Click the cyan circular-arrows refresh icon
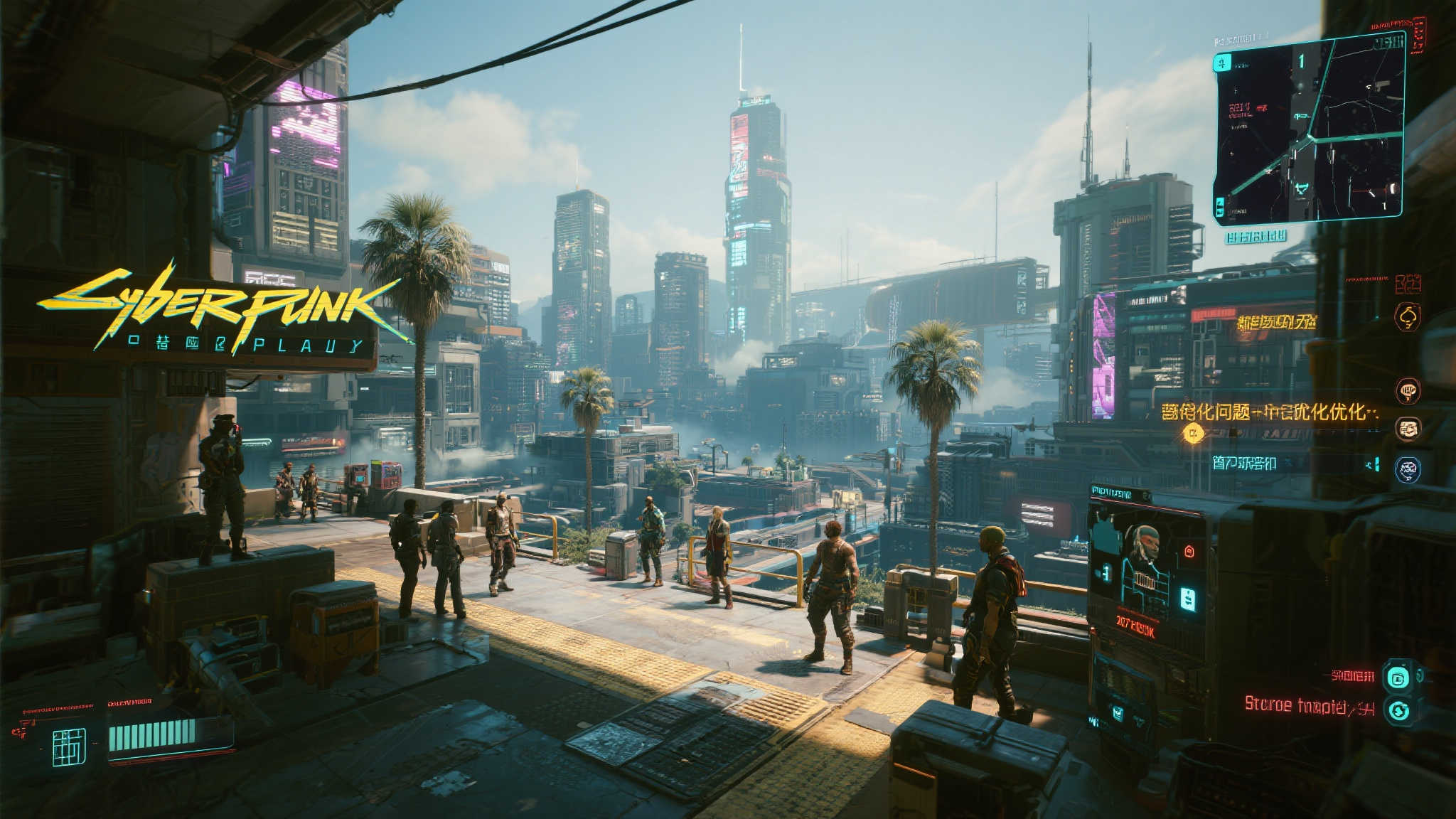Viewport: 1456px width, 819px height. click(x=1398, y=711)
